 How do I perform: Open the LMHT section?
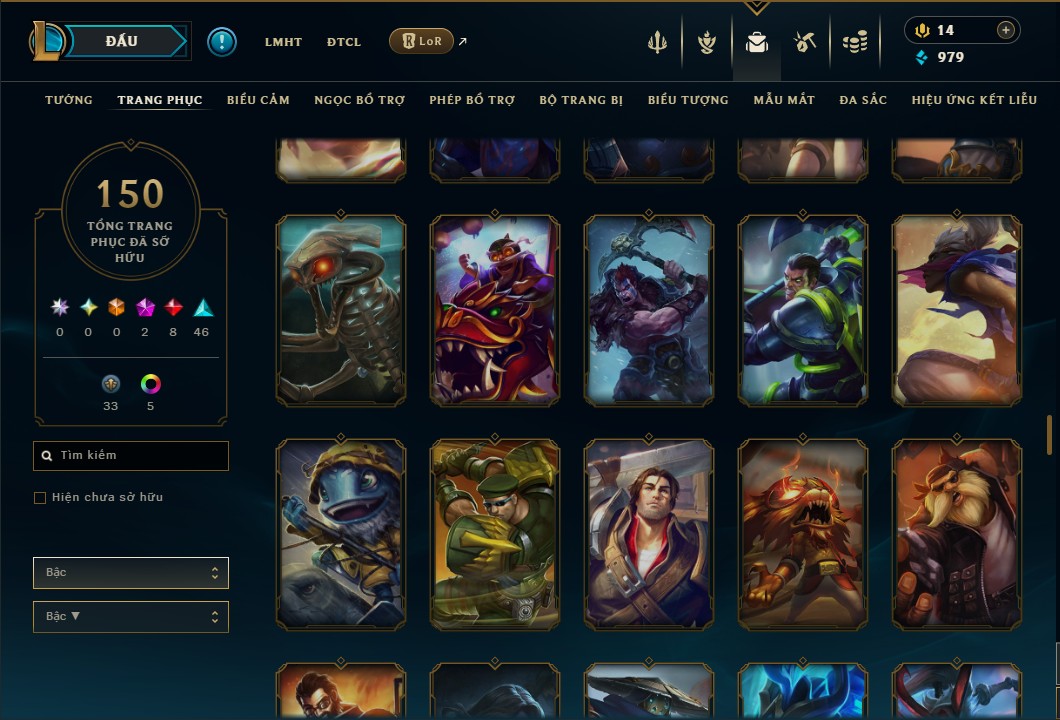tap(283, 42)
